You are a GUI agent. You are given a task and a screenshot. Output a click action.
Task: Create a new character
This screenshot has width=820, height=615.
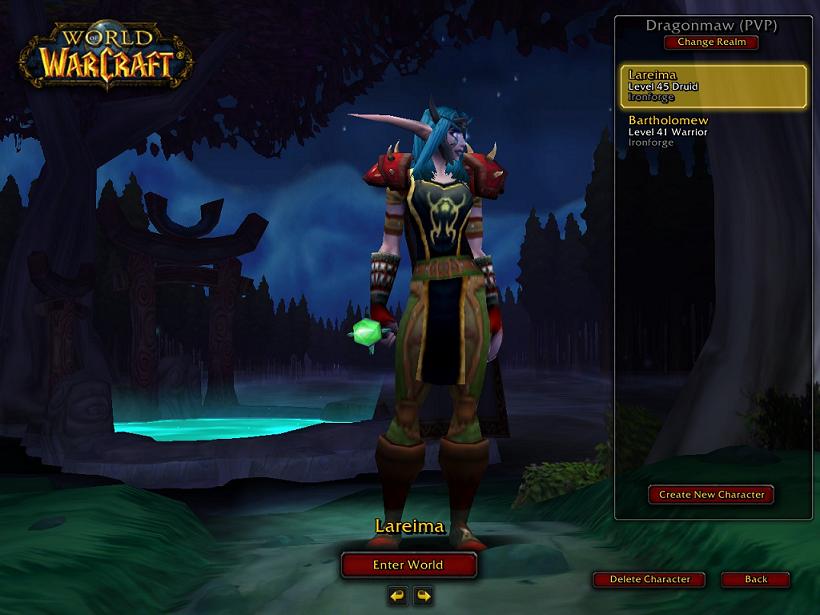pos(711,494)
